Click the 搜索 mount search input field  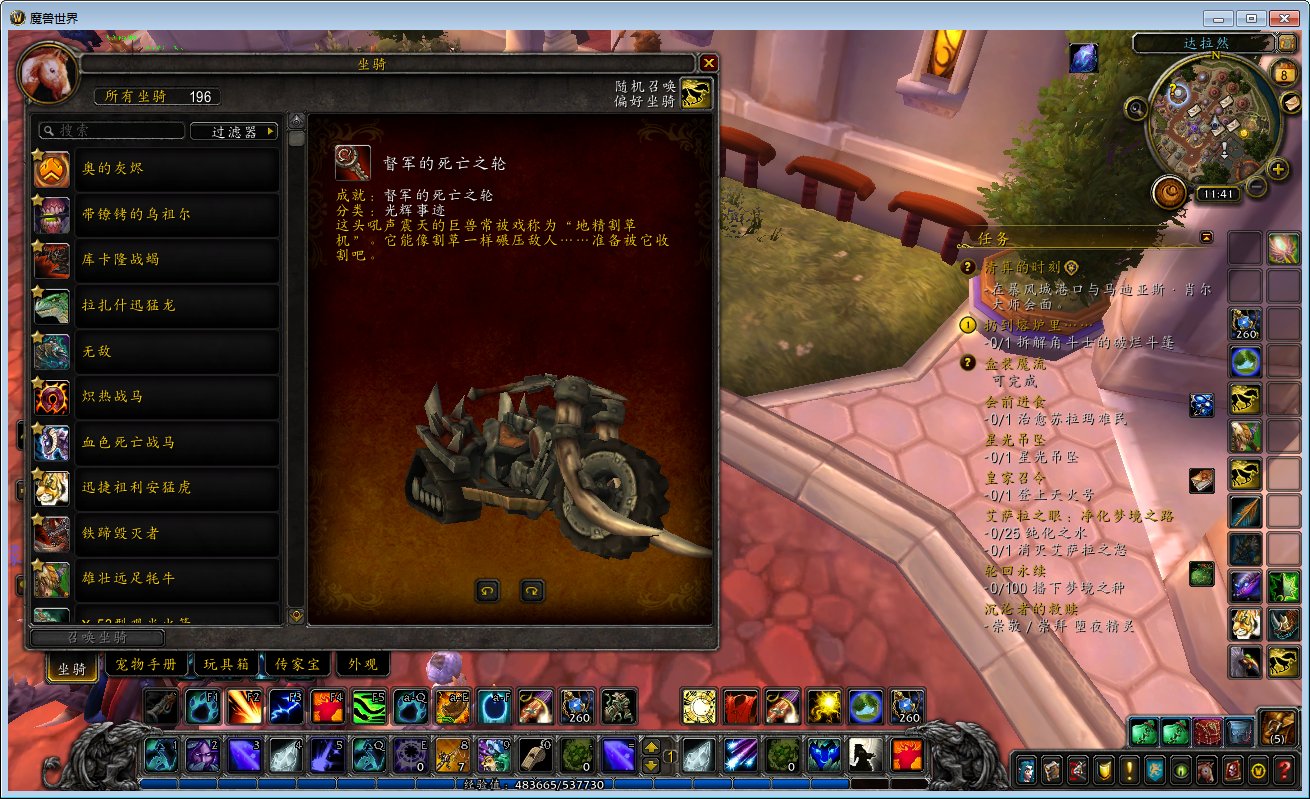coord(110,130)
